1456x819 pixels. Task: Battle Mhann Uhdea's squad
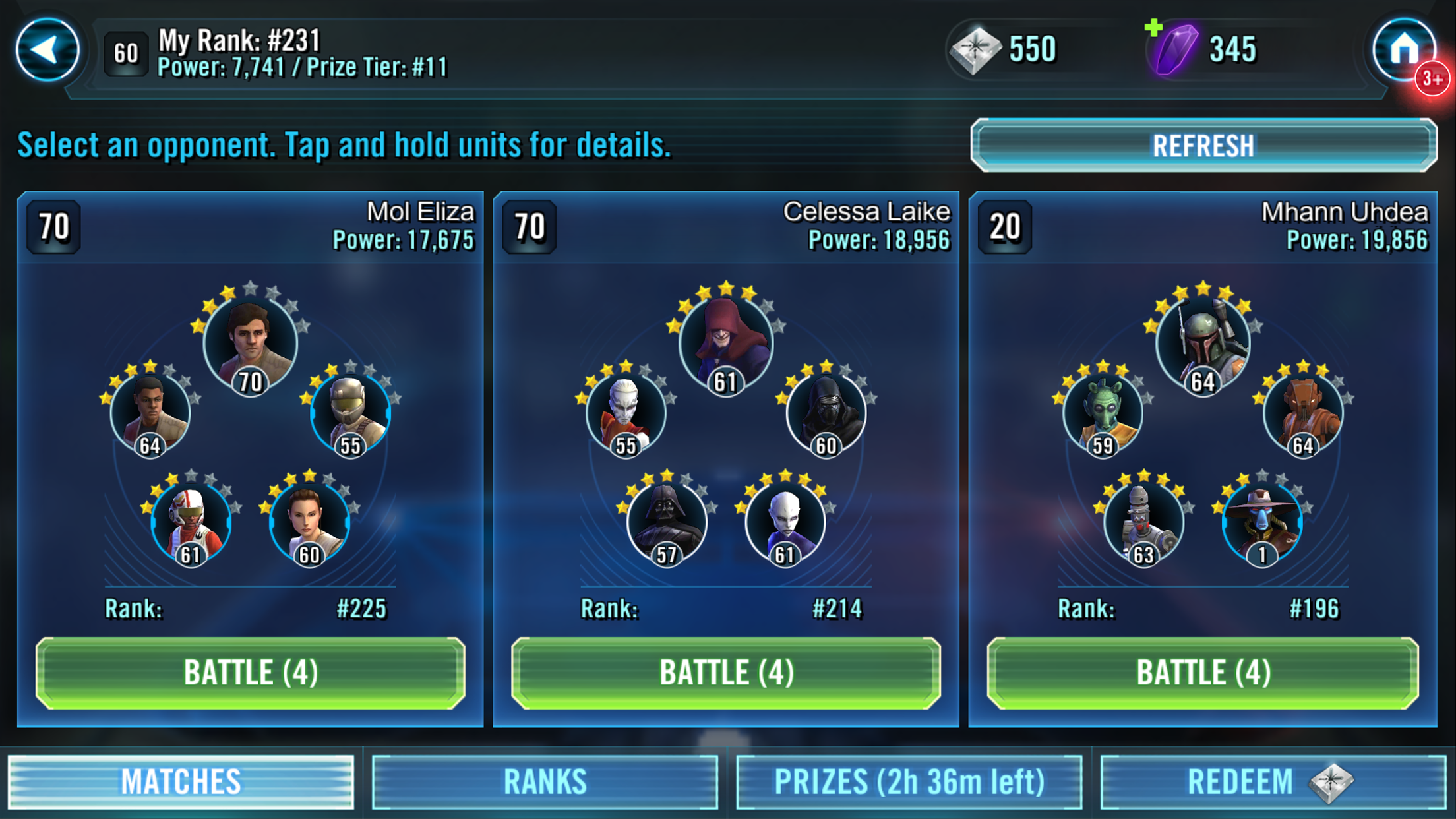[x=1203, y=673]
